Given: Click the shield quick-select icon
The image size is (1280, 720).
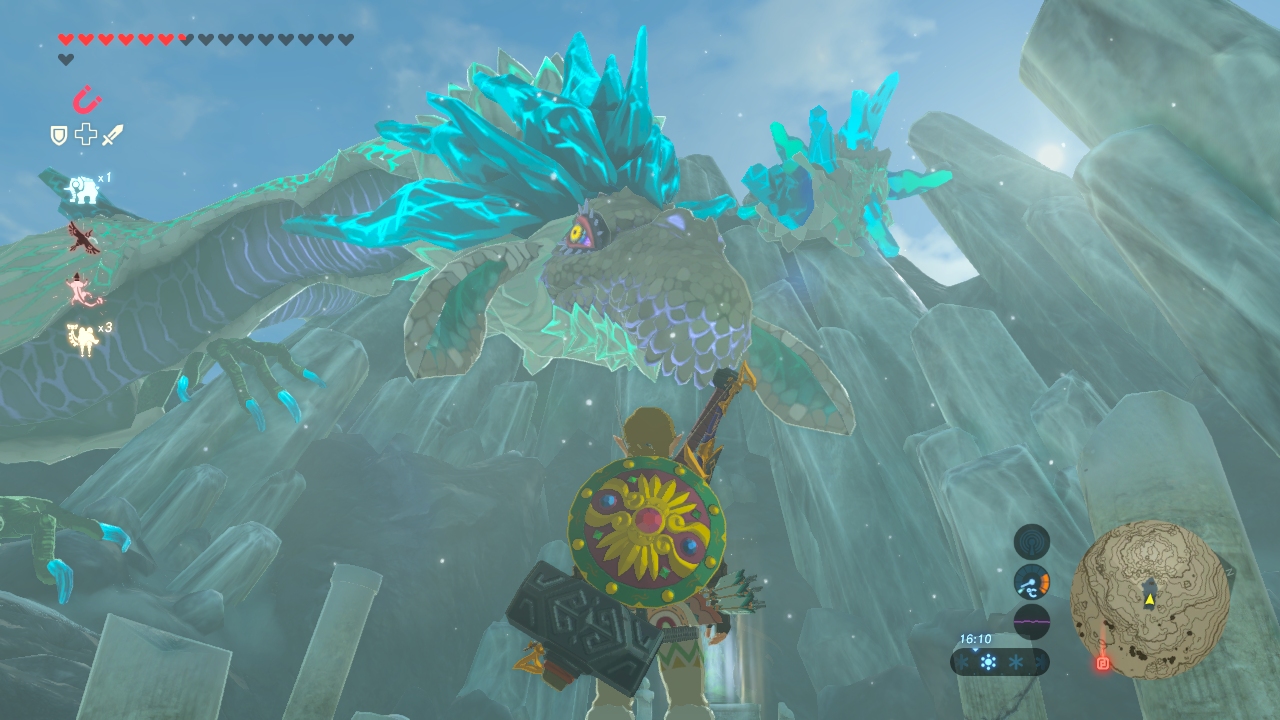Looking at the screenshot, I should pyautogui.click(x=59, y=135).
